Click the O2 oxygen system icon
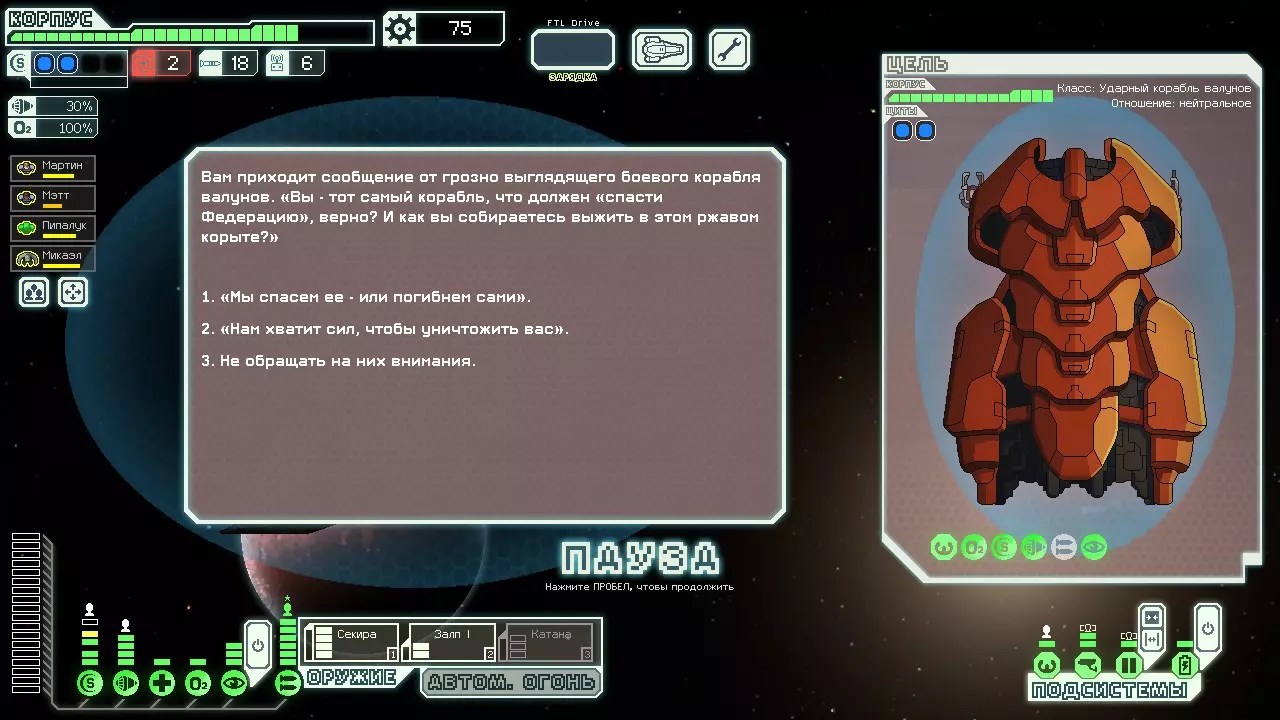 point(198,684)
